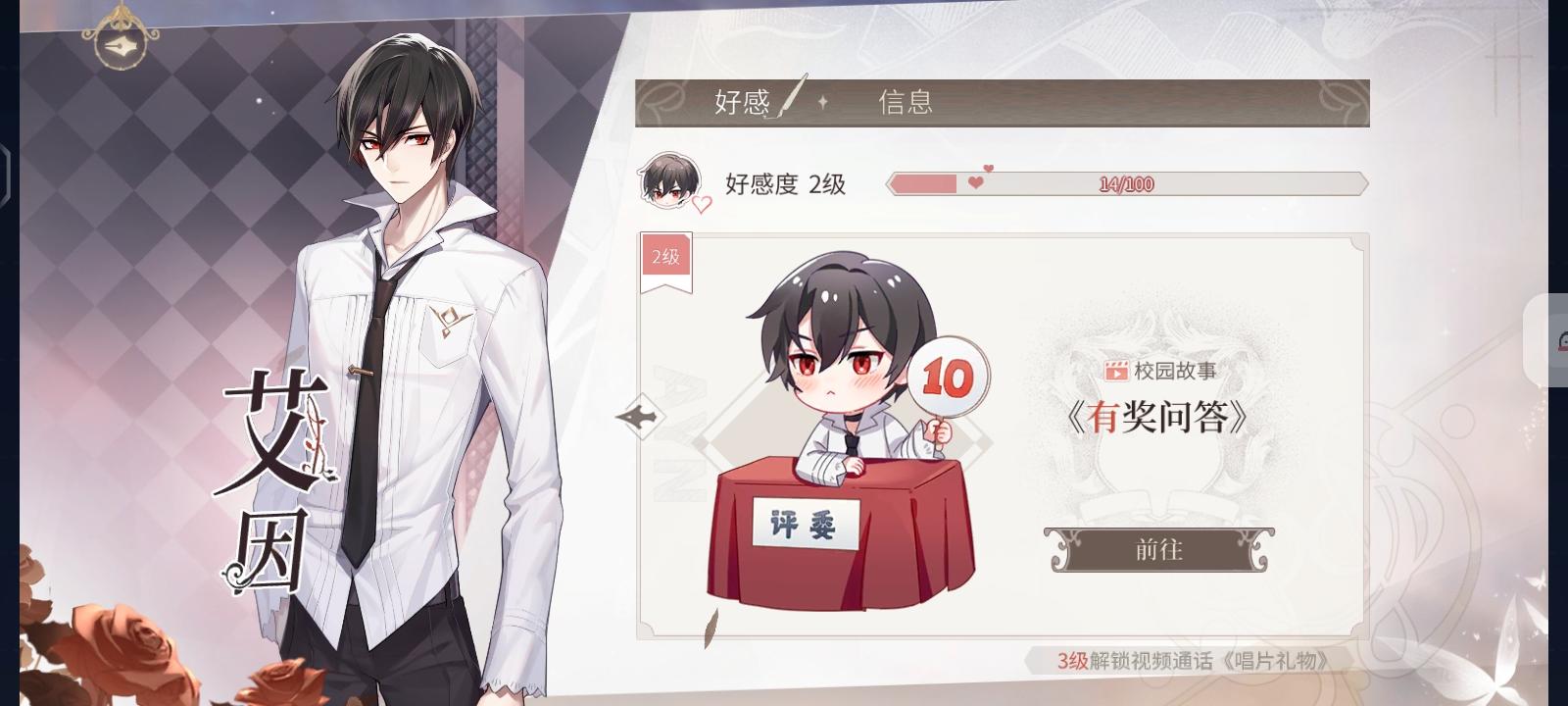The width and height of the screenshot is (1568, 706).
Task: Toggle the side panel handle on left edge
Action: (x=4, y=176)
